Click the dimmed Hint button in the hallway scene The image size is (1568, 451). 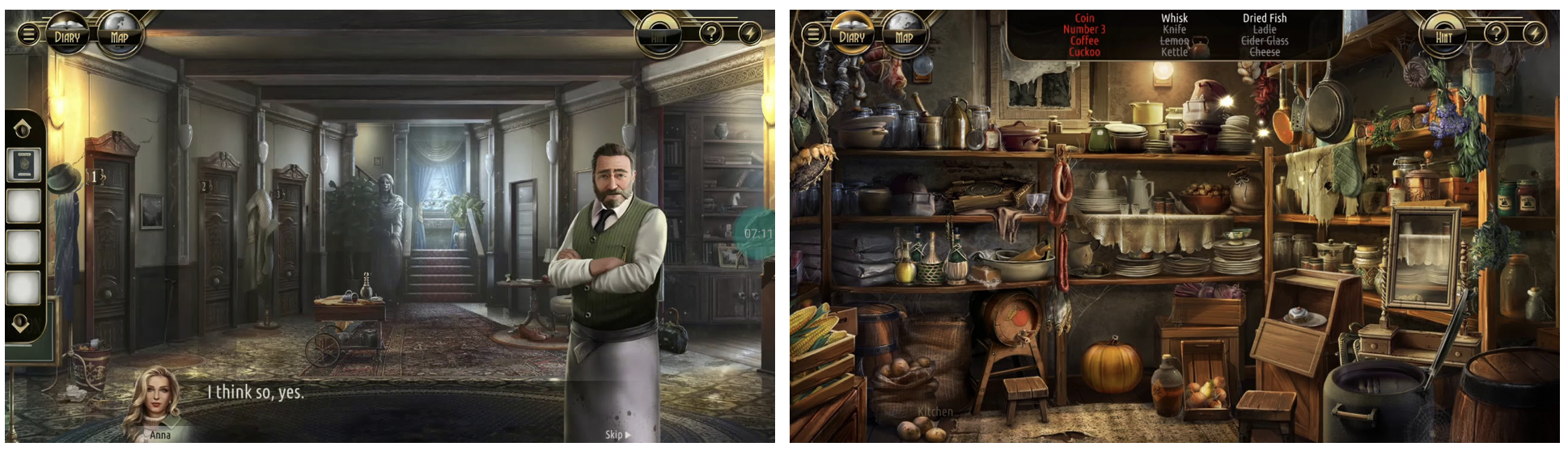pos(659,36)
